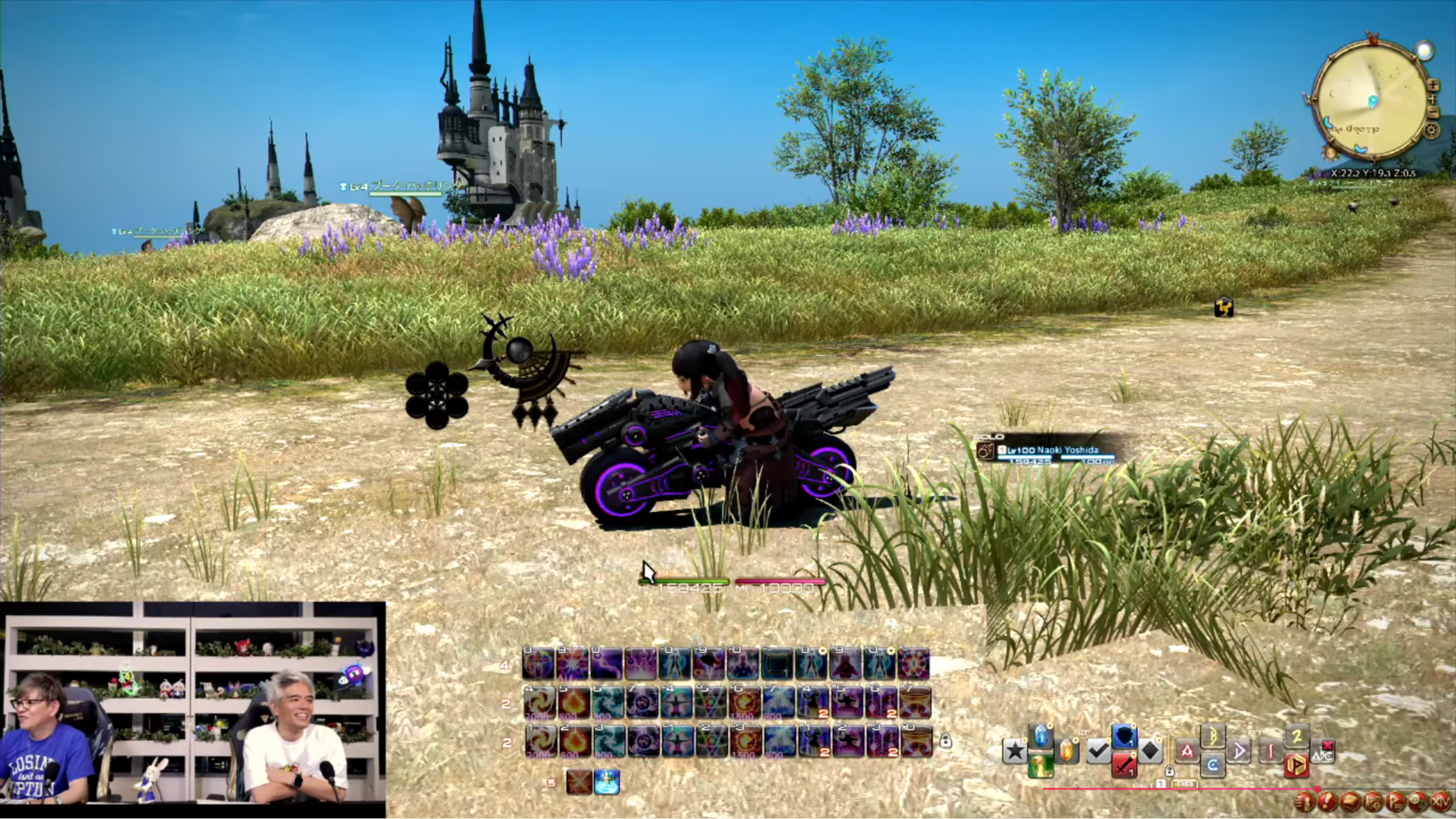1456x819 pixels.
Task: Place the yellow number 2 waymark
Action: pyautogui.click(x=1297, y=737)
